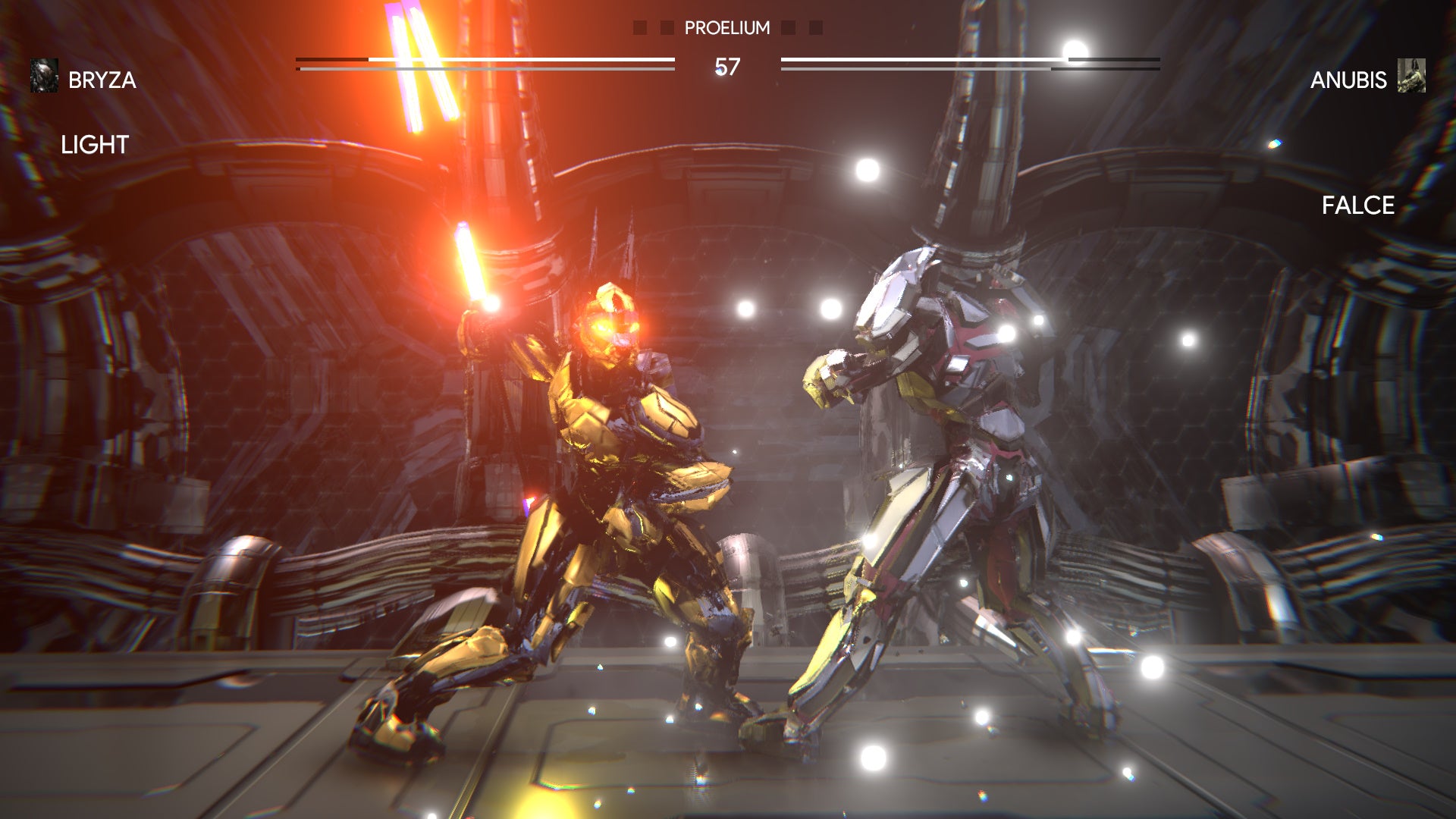Click Anubis's fighter portrait icon
Screen dimensions: 1456x819
pos(1411,76)
